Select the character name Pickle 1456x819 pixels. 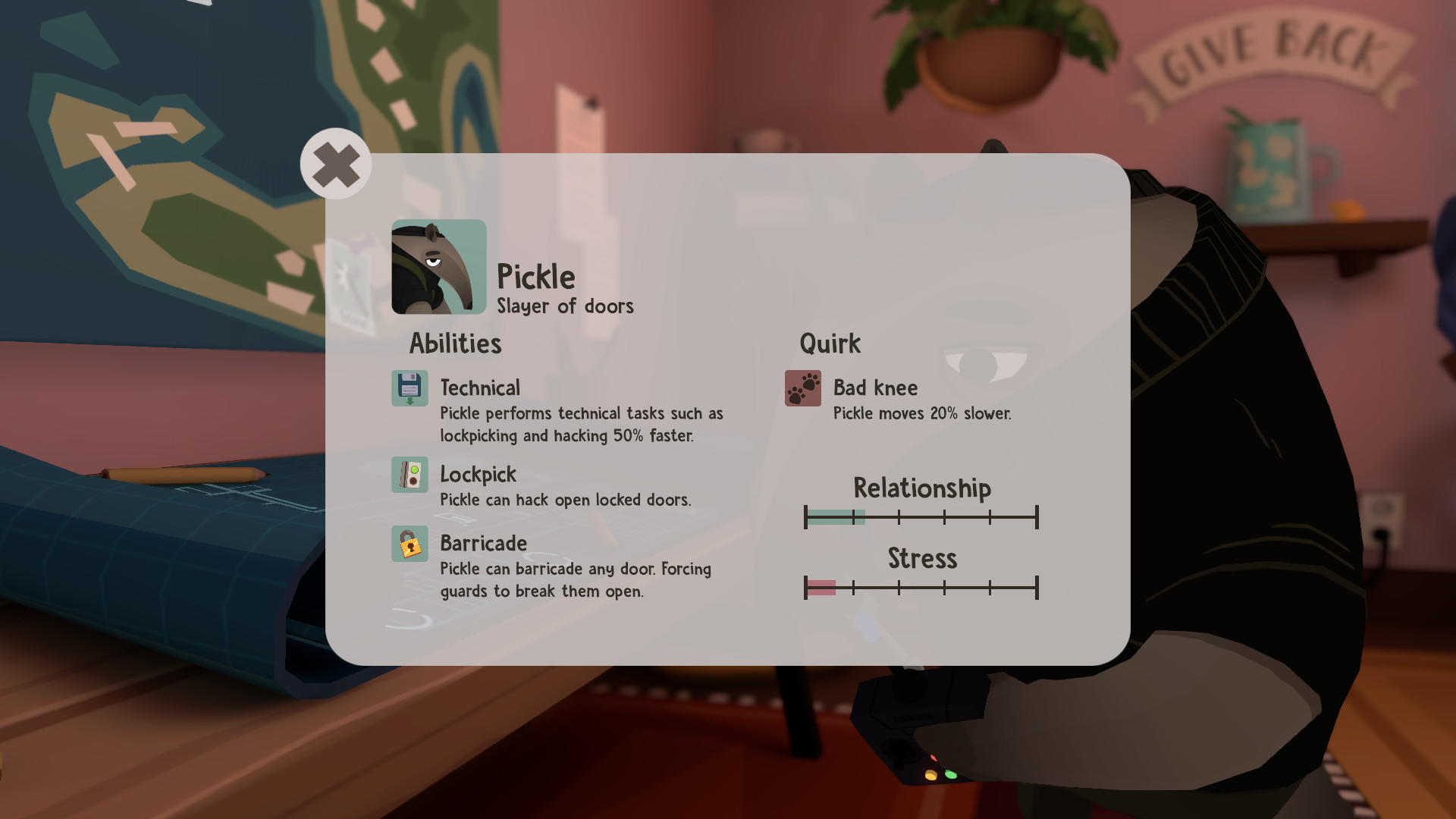(536, 276)
